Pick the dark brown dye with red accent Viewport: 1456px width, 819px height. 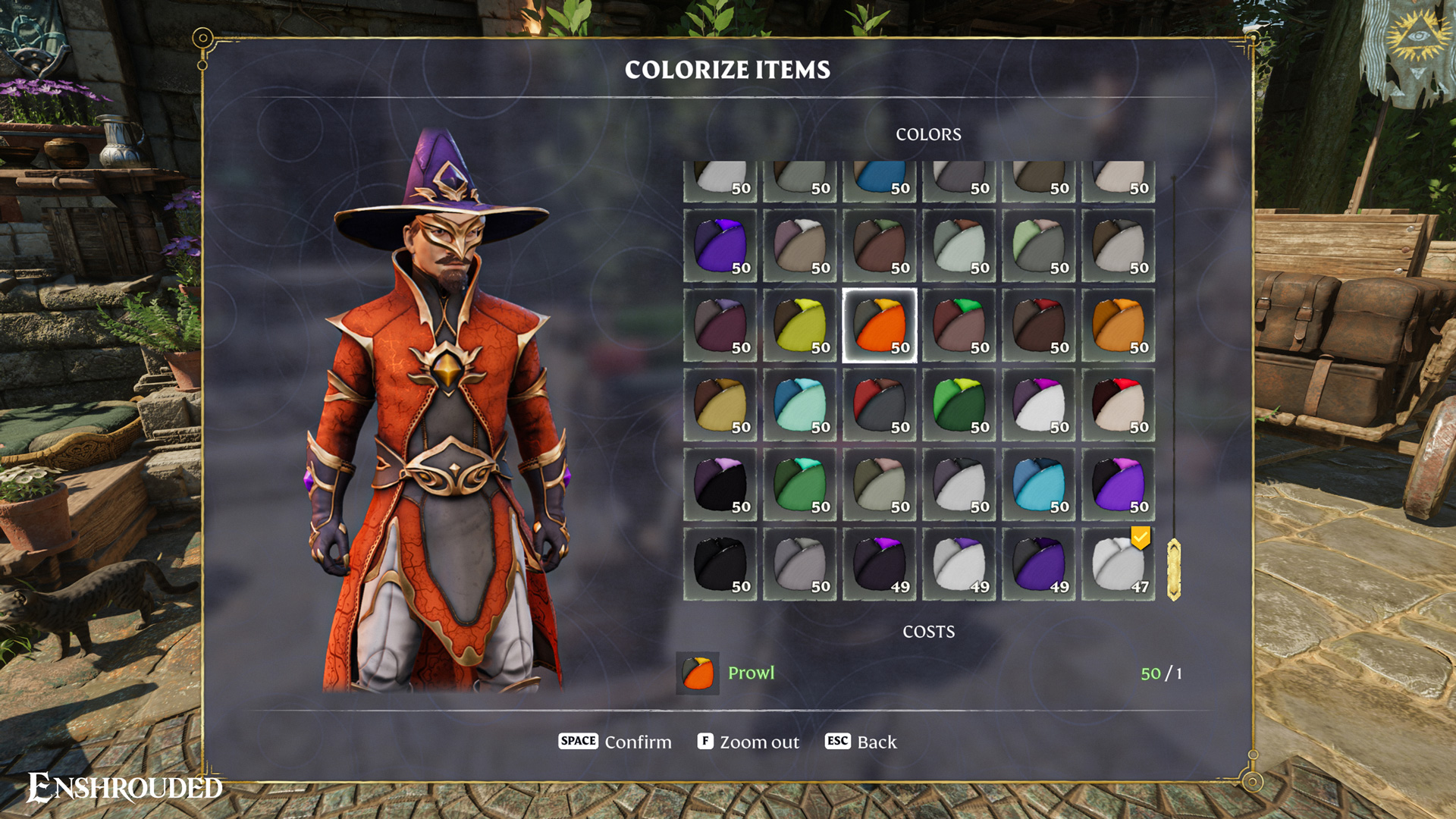[x=1039, y=325]
